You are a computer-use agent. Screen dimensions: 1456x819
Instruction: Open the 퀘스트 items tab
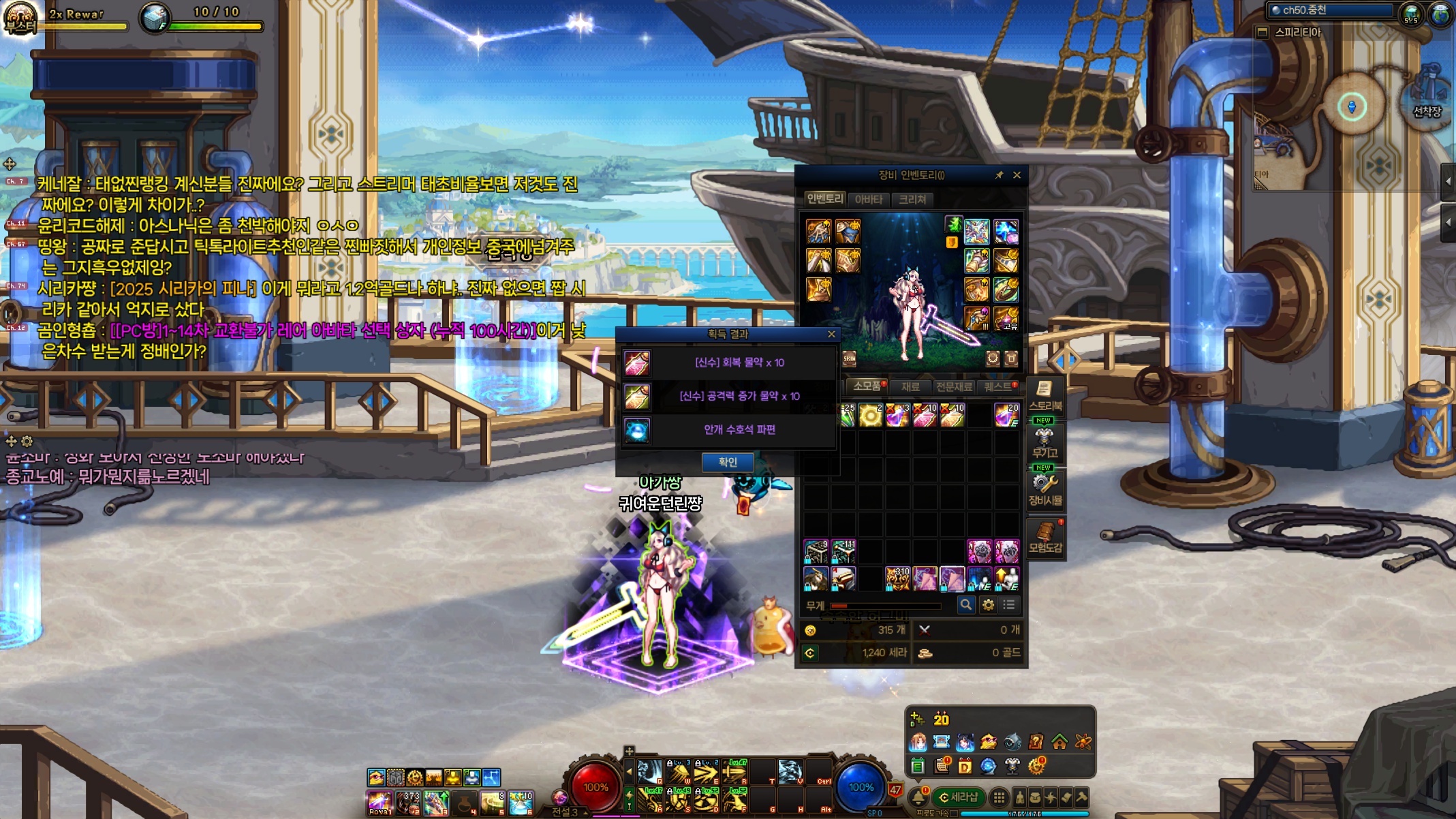999,386
